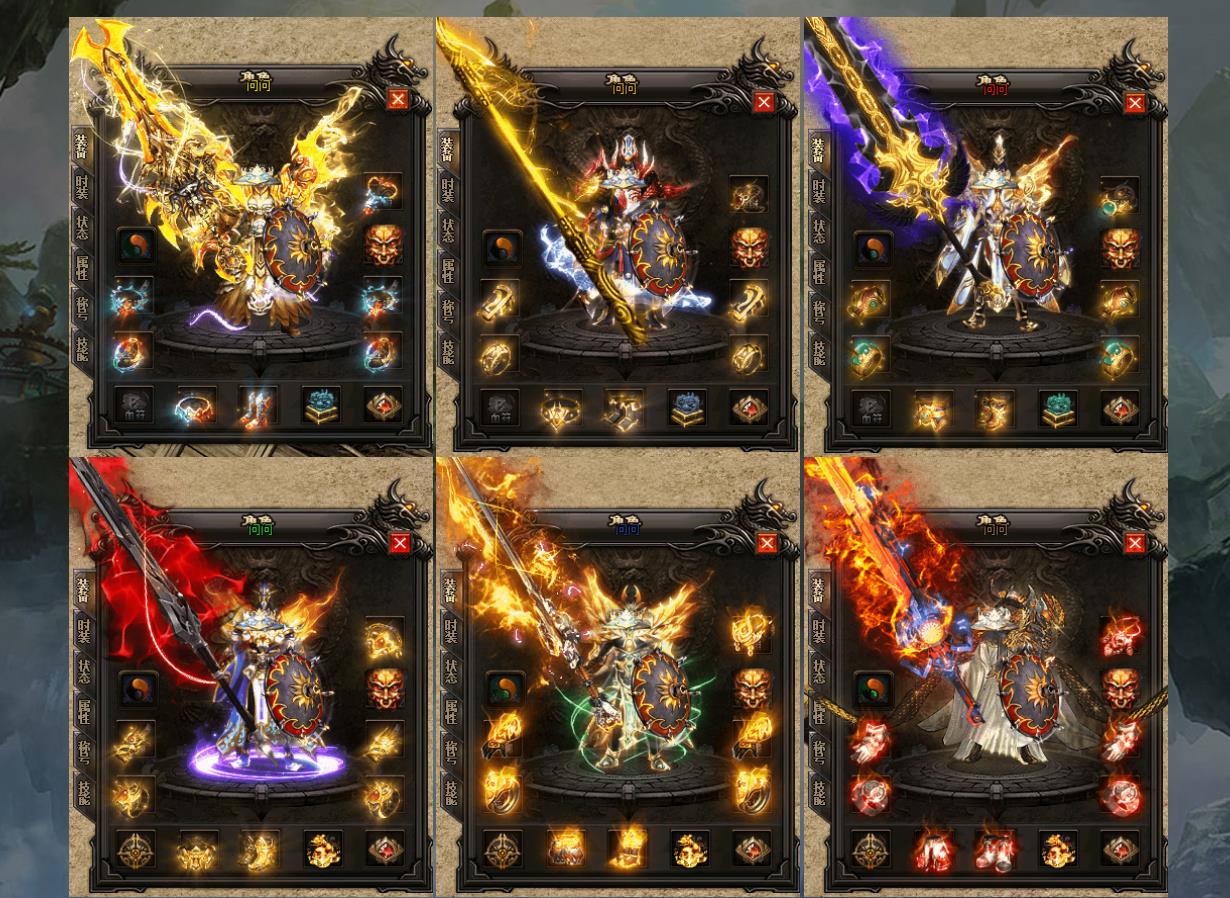Click blue-flame boots slot in golden trident panel
Screen dimensions: 1230x898
click(257, 407)
